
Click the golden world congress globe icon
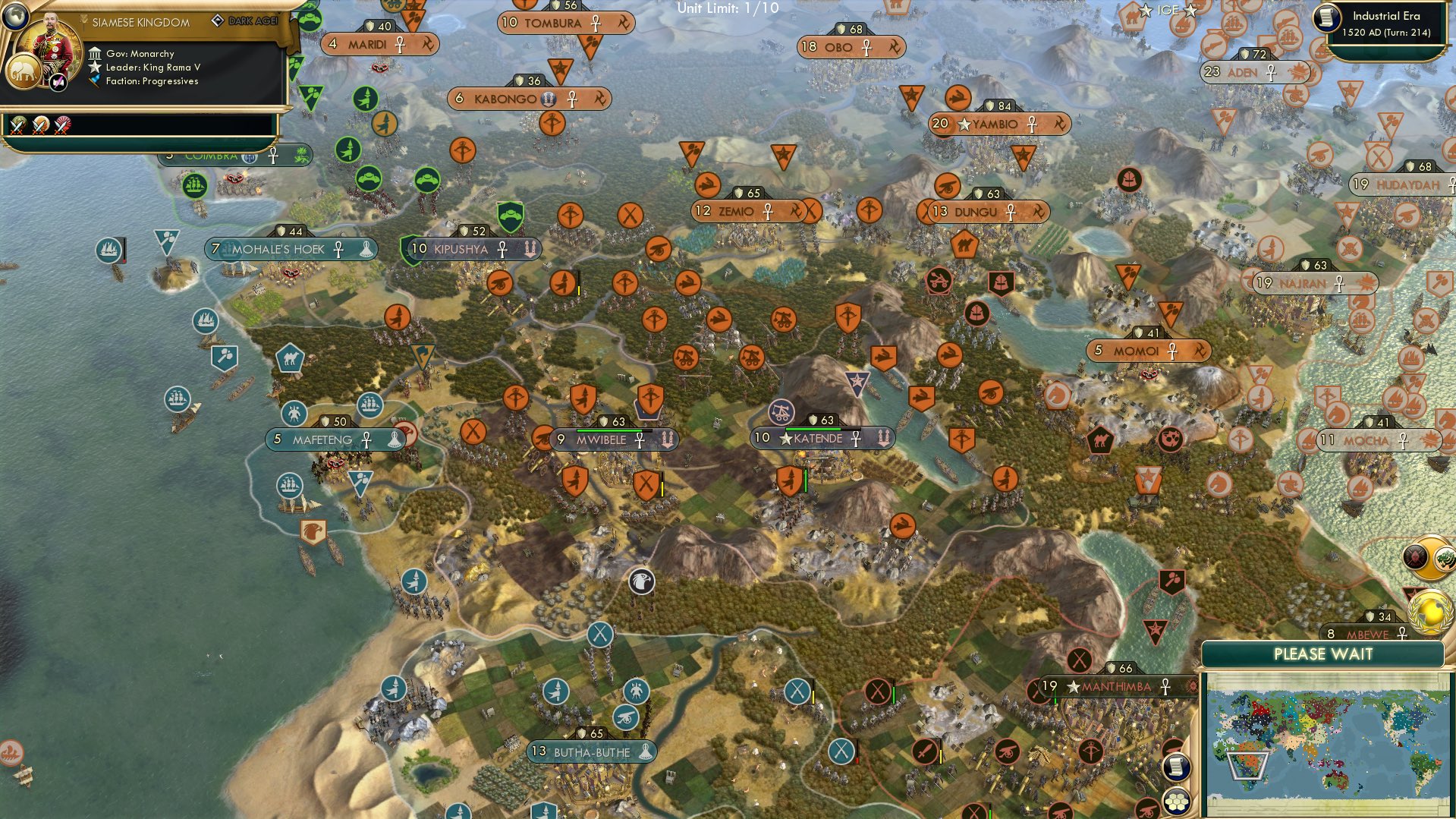coord(1429,613)
